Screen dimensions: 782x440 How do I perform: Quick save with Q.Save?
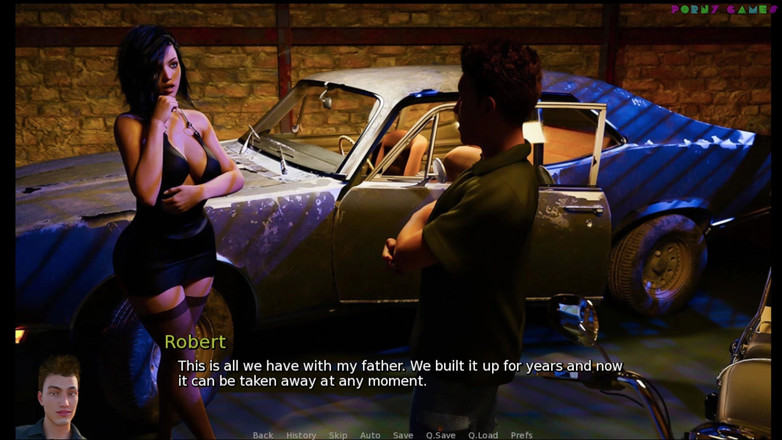tap(441, 435)
